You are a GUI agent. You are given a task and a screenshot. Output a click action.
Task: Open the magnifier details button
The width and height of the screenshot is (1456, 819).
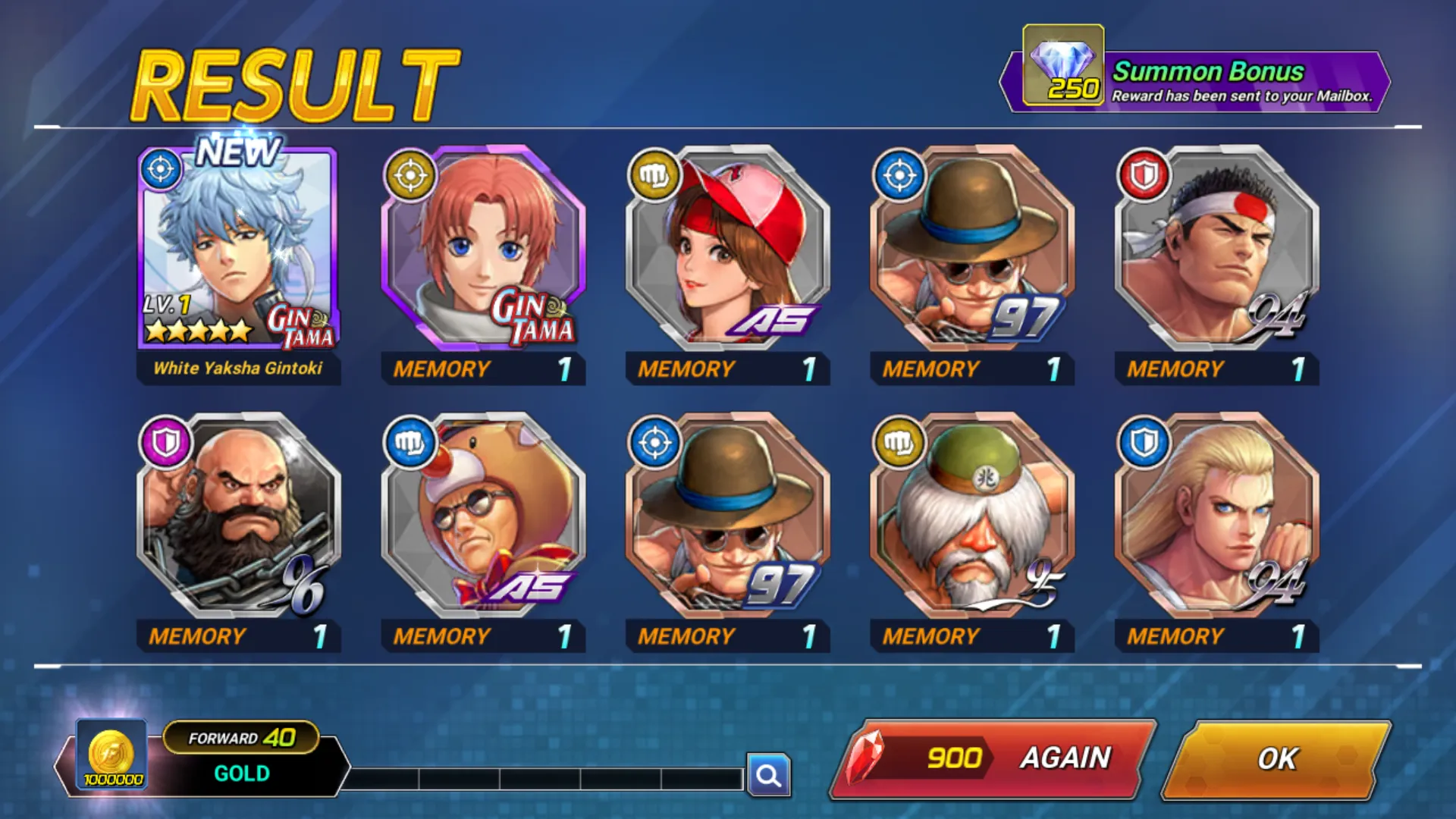point(768,775)
